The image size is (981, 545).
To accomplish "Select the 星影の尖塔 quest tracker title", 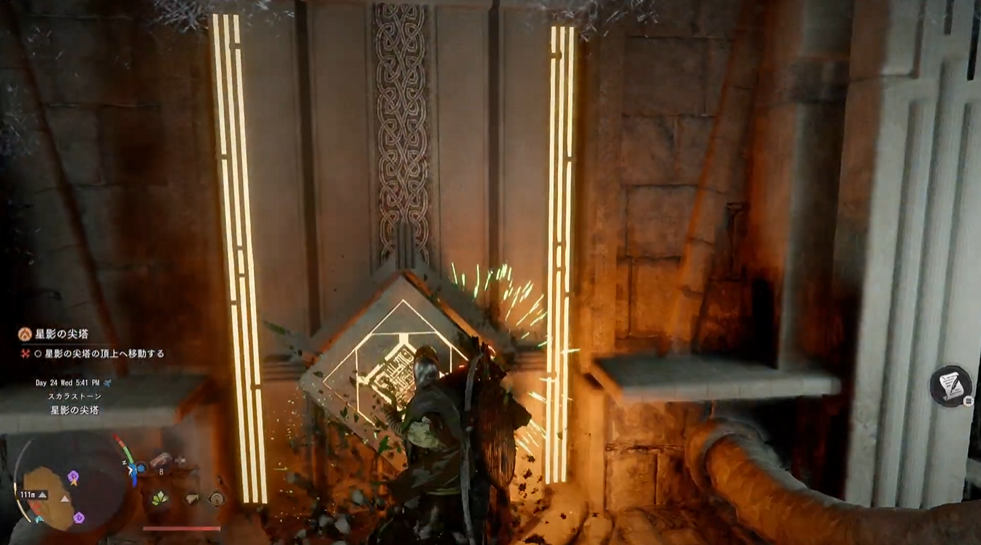I will coord(60,334).
